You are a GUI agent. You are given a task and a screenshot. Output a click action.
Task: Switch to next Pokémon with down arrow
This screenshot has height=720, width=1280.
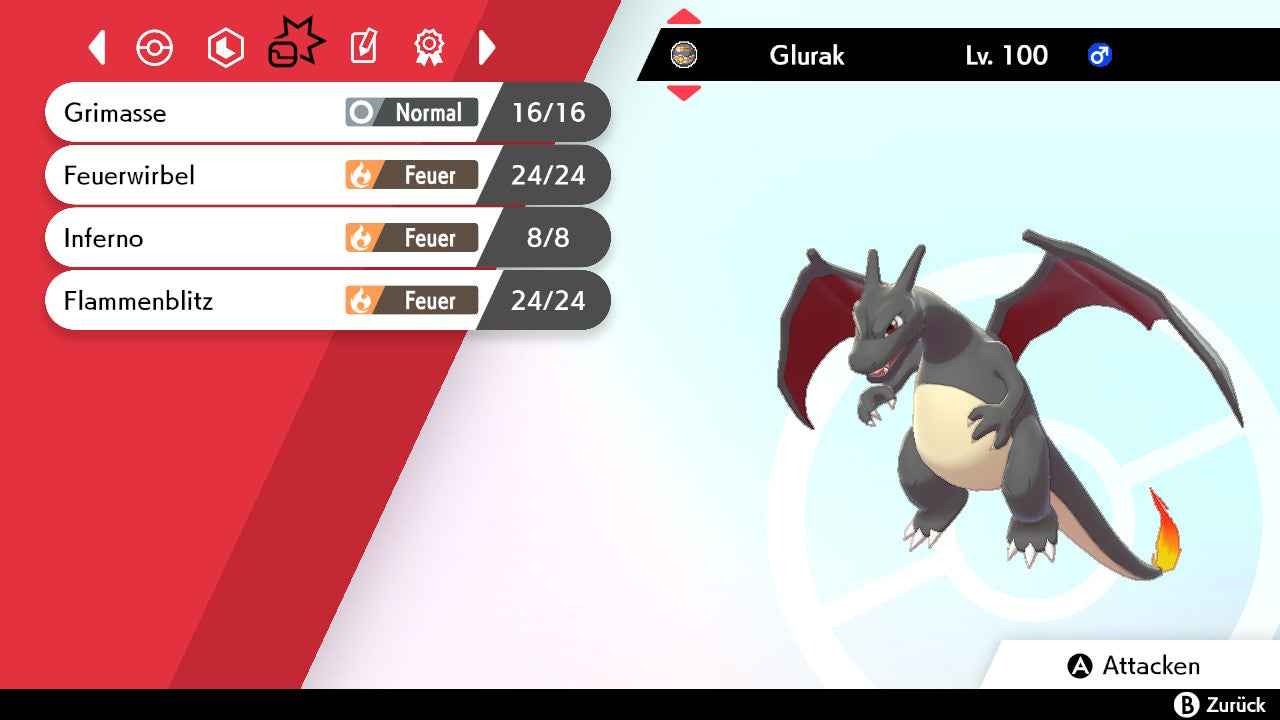[684, 93]
